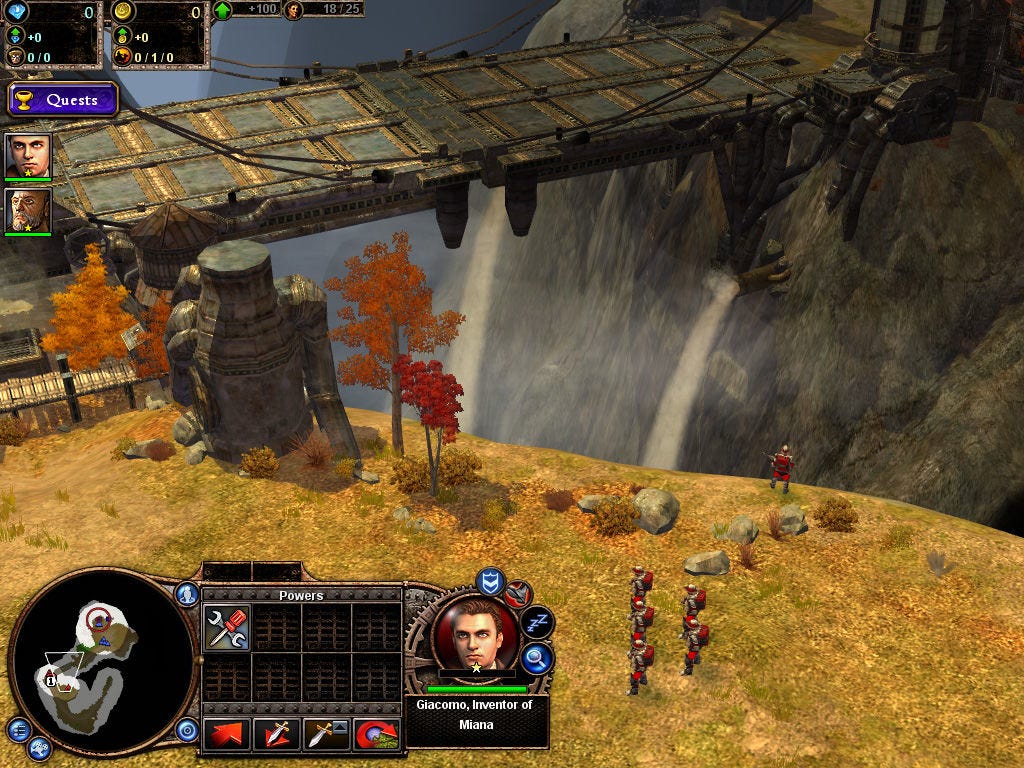
Task: Click the person silhouette button above the minimap
Action: [x=187, y=594]
